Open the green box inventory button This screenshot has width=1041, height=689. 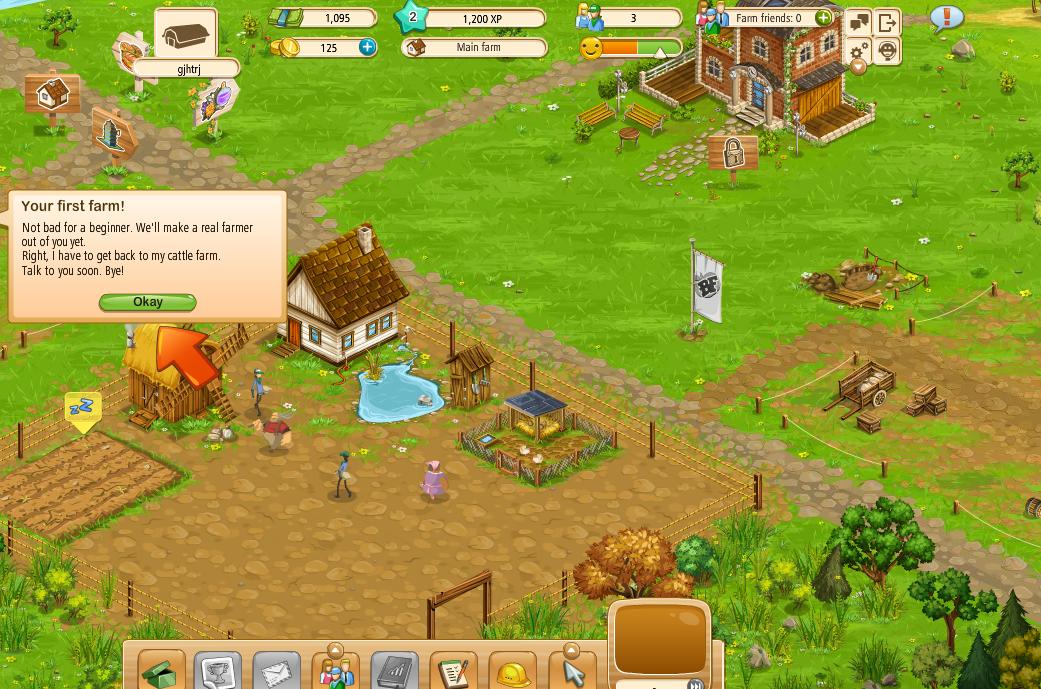coord(160,671)
